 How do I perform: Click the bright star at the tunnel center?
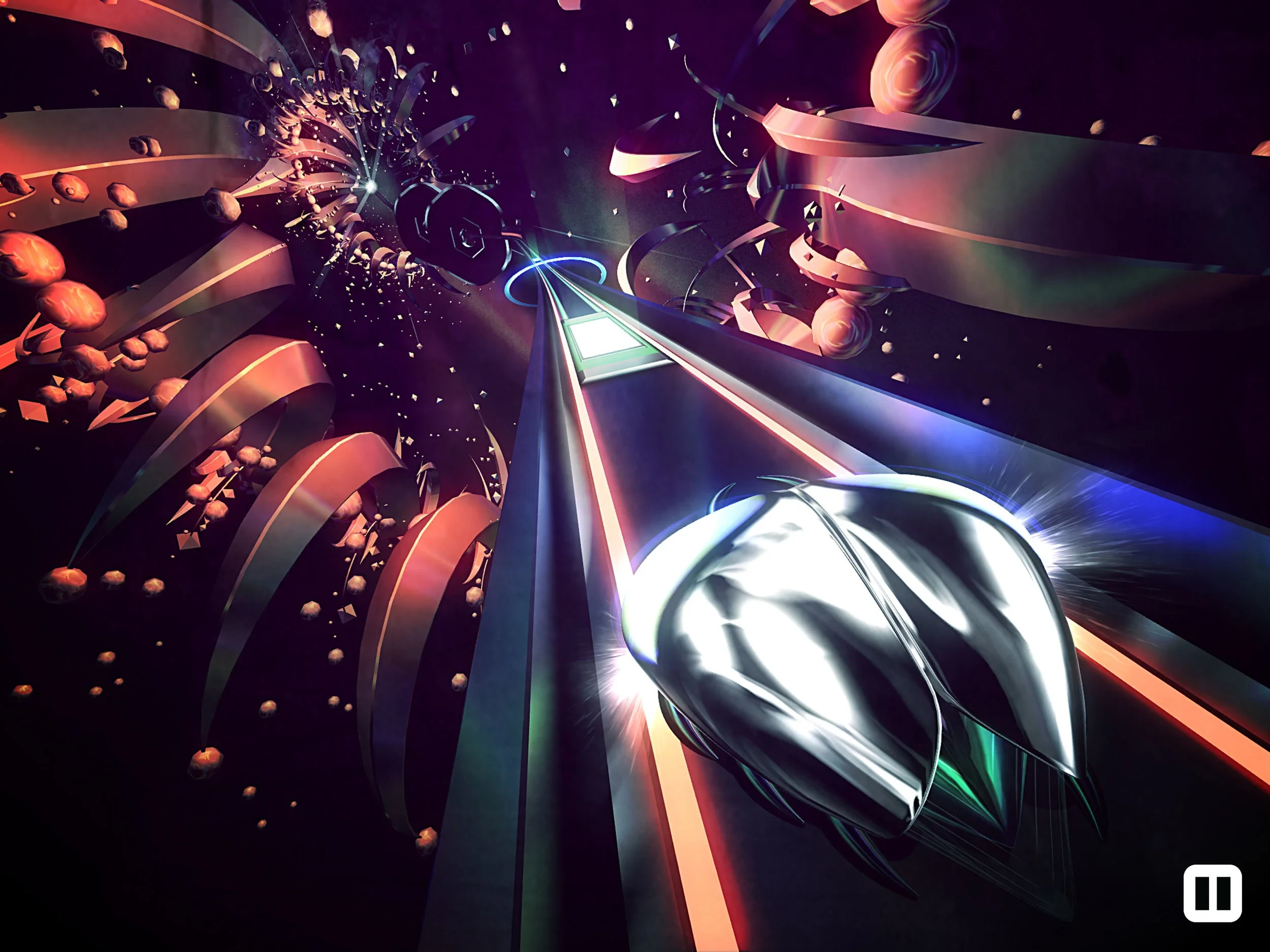(370, 185)
